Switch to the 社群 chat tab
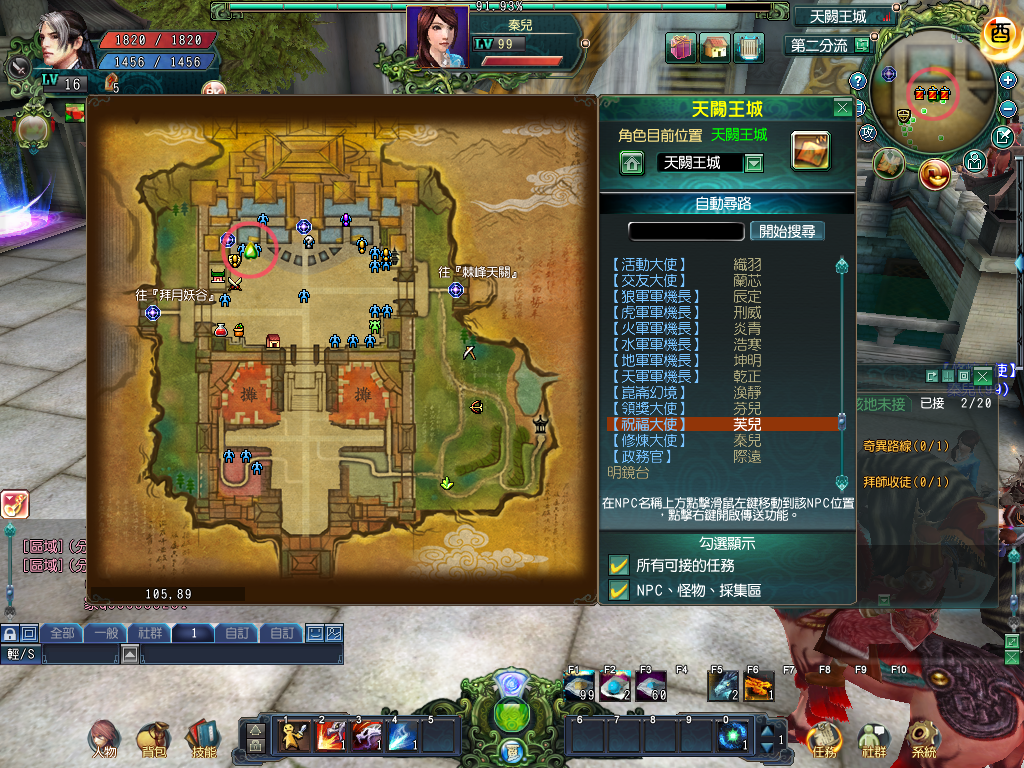Viewport: 1024px width, 768px height. 150,633
